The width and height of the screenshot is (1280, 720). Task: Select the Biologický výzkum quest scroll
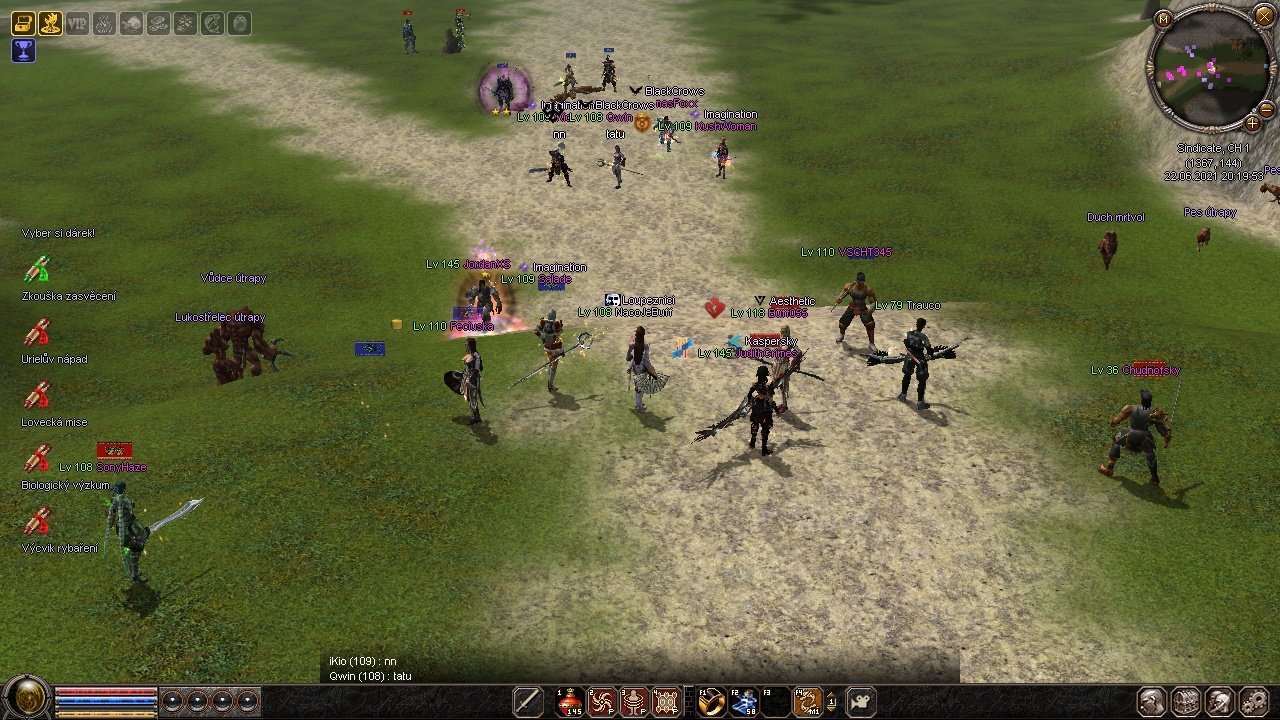pos(37,458)
